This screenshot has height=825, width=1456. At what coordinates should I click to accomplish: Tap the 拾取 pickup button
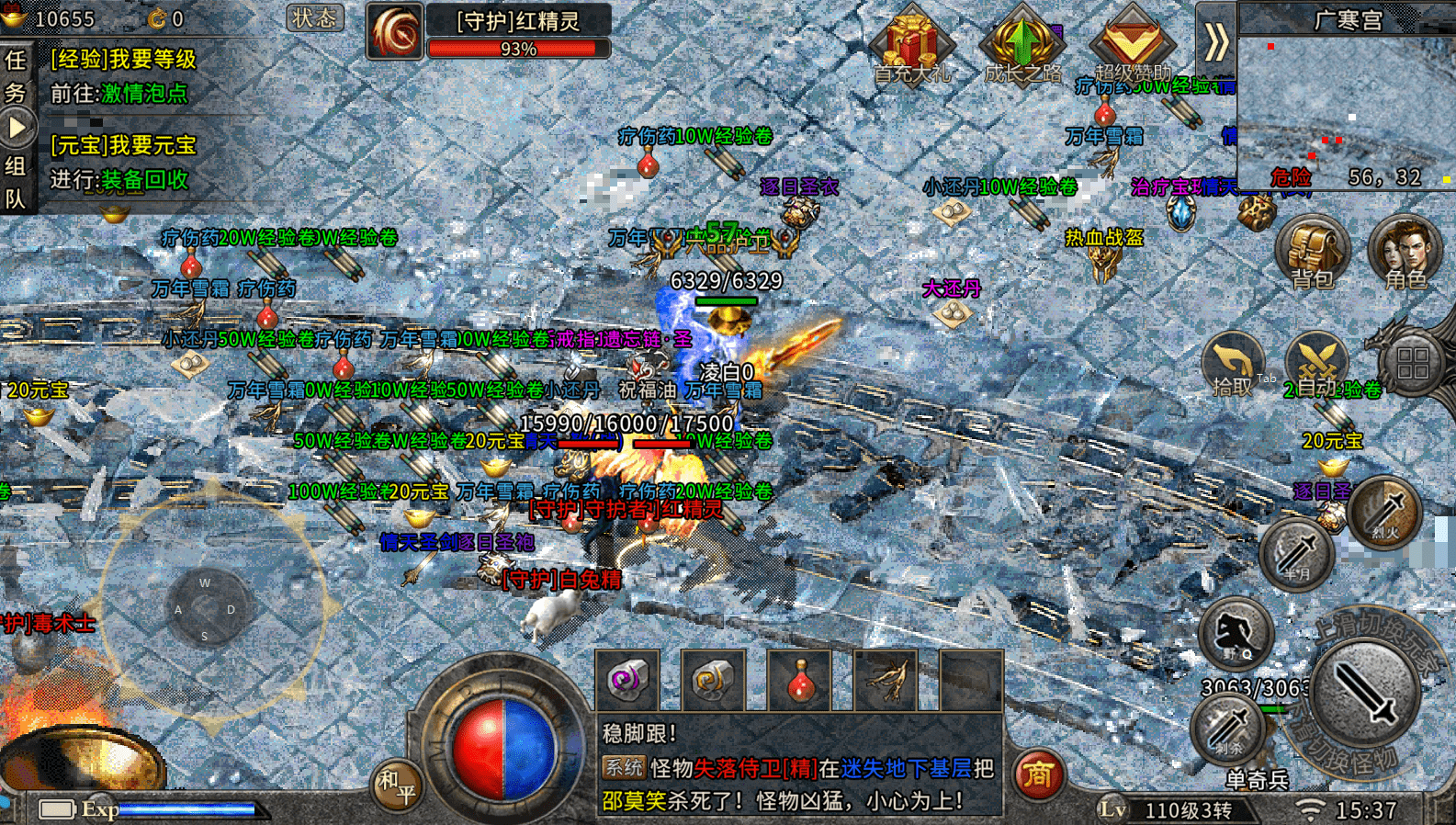click(1233, 365)
